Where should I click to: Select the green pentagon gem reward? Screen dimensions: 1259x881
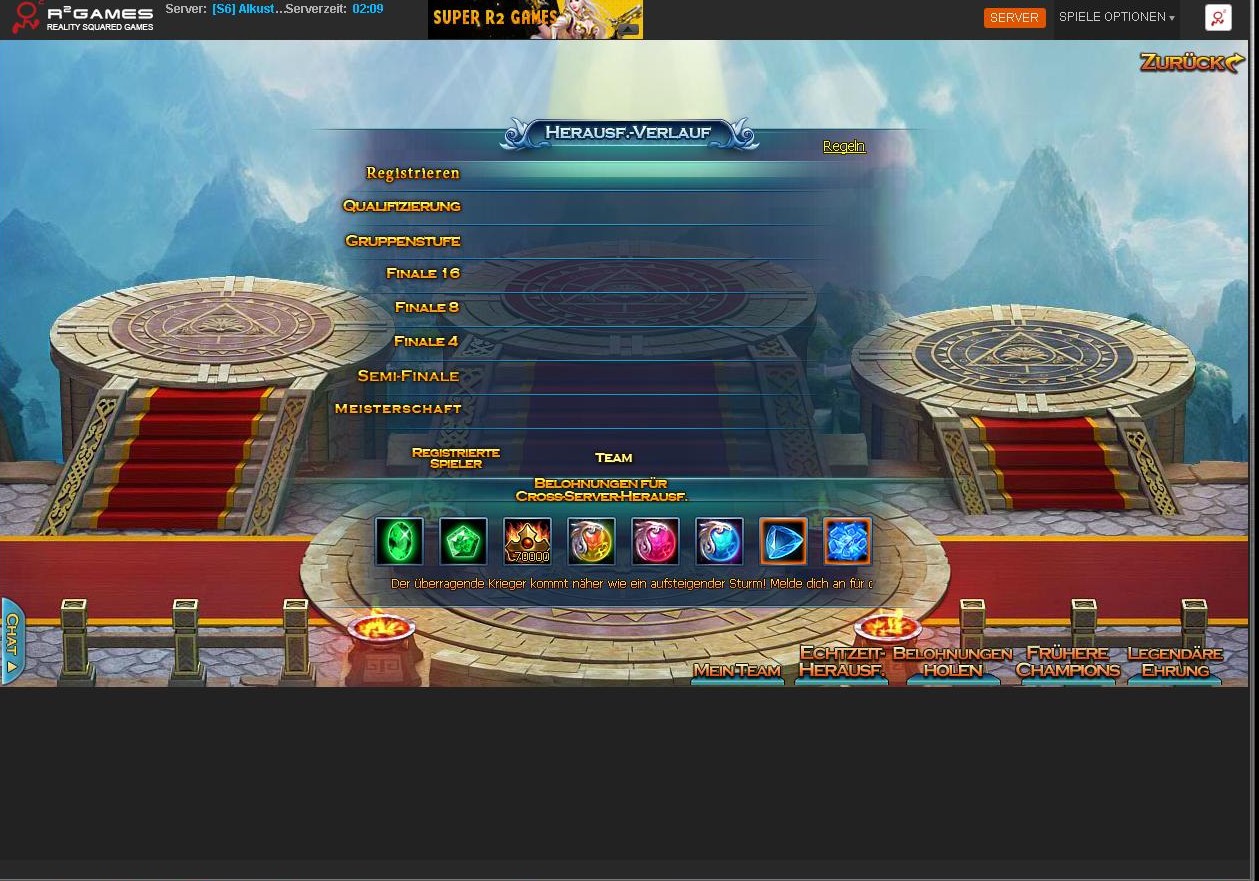coord(463,542)
